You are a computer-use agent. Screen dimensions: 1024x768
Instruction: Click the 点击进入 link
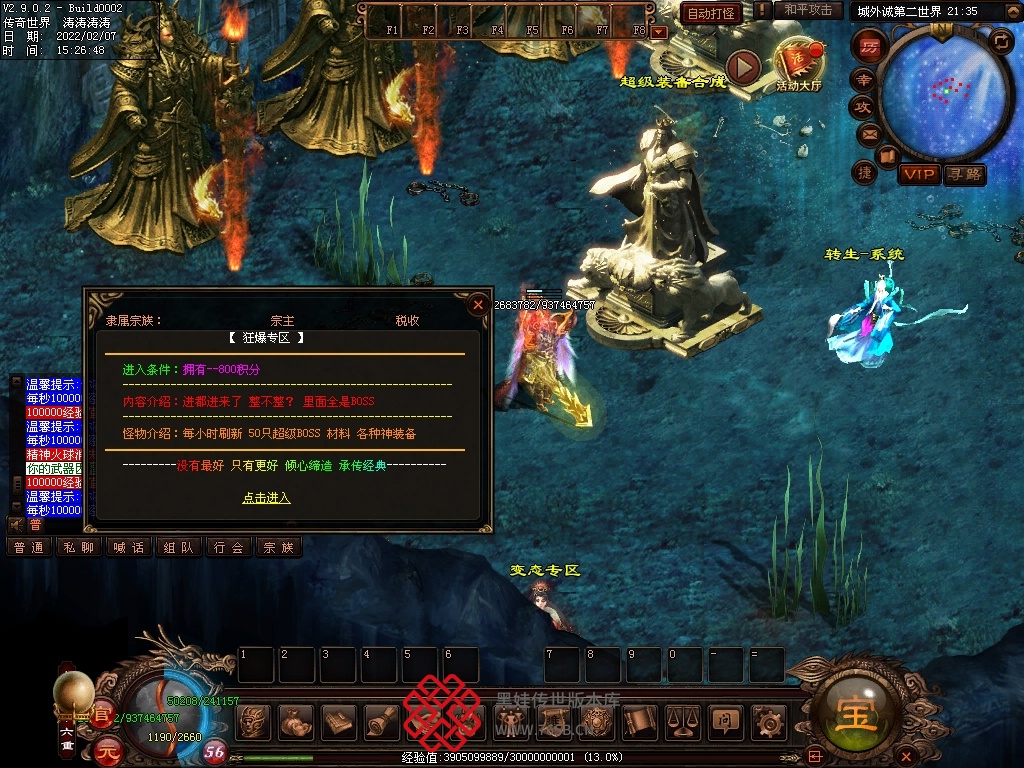click(x=266, y=497)
